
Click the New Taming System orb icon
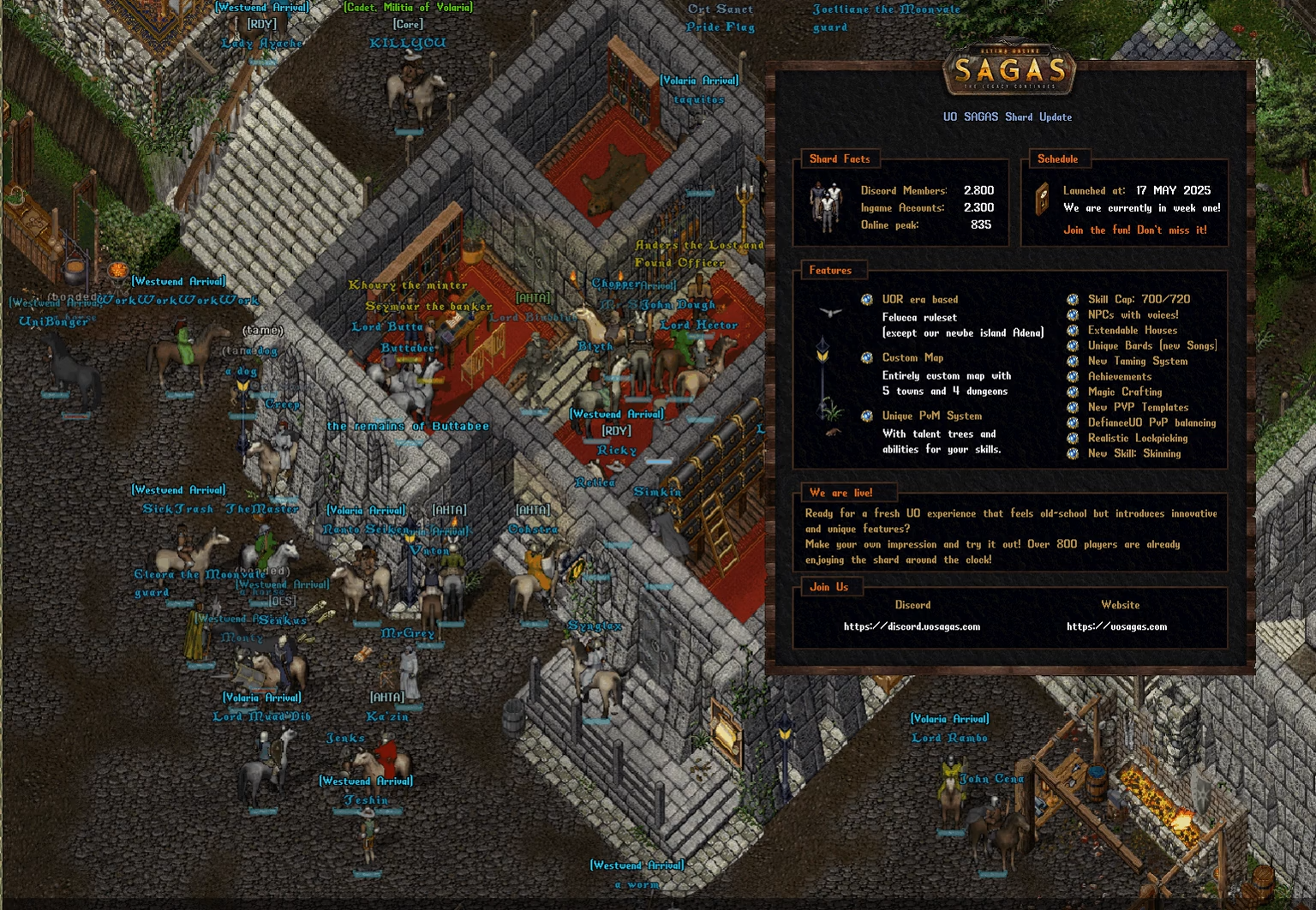pyautogui.click(x=1071, y=361)
